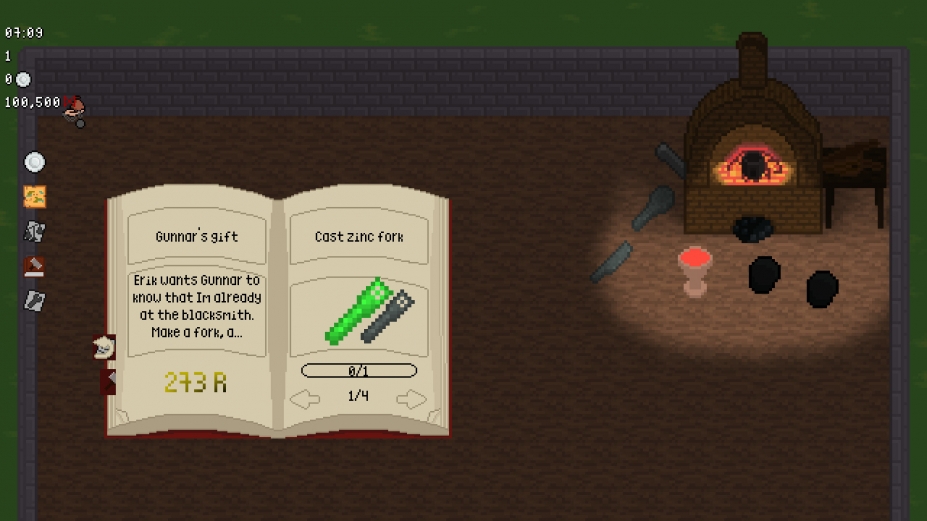Viewport: 927px width, 521px height.
Task: Open the orange map icon
Action: 35,196
